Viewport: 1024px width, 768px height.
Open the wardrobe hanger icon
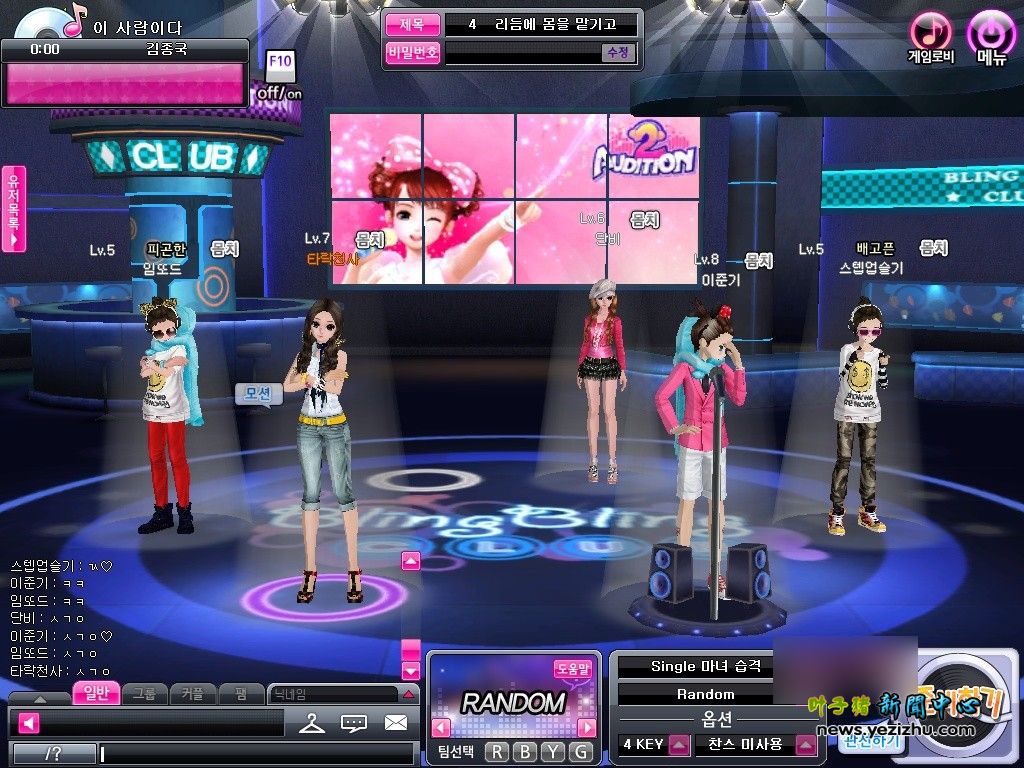312,722
